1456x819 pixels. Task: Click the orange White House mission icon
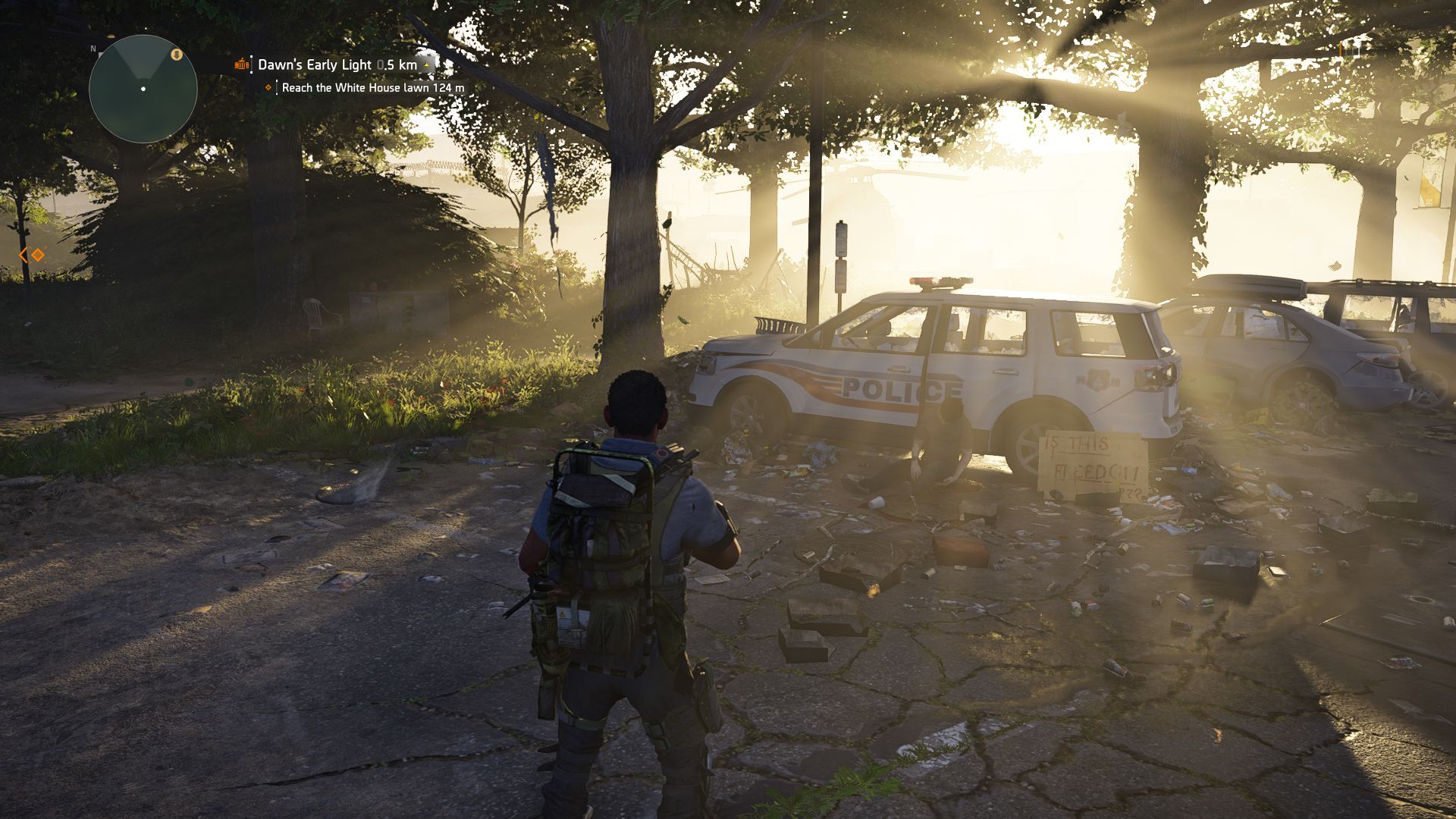point(242,65)
